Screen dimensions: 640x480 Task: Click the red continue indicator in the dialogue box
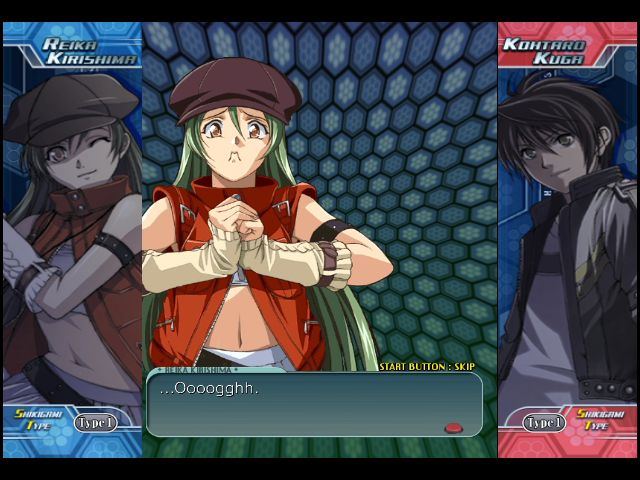tap(453, 428)
